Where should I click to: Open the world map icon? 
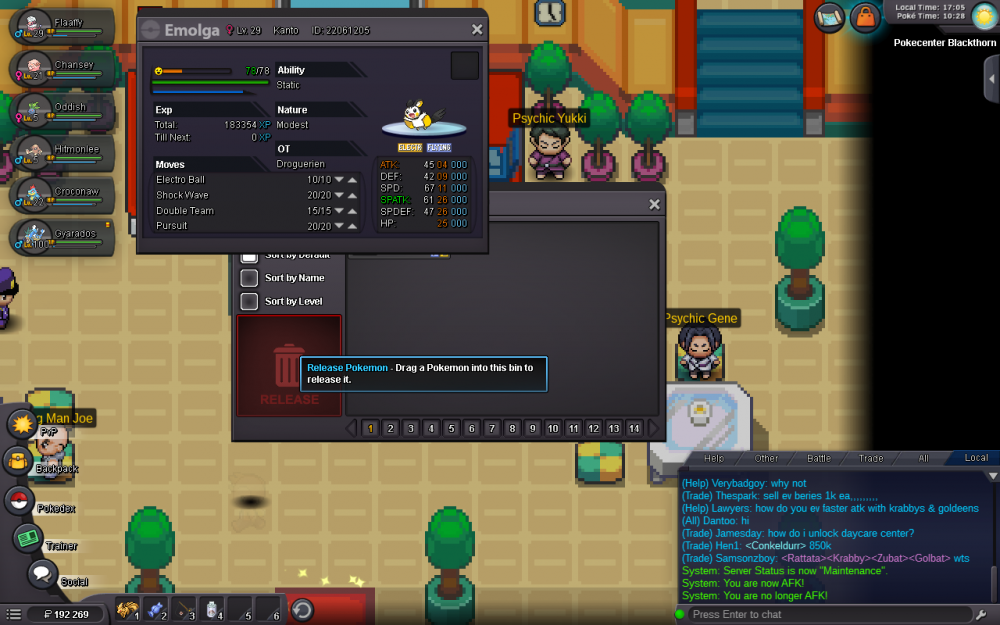829,16
